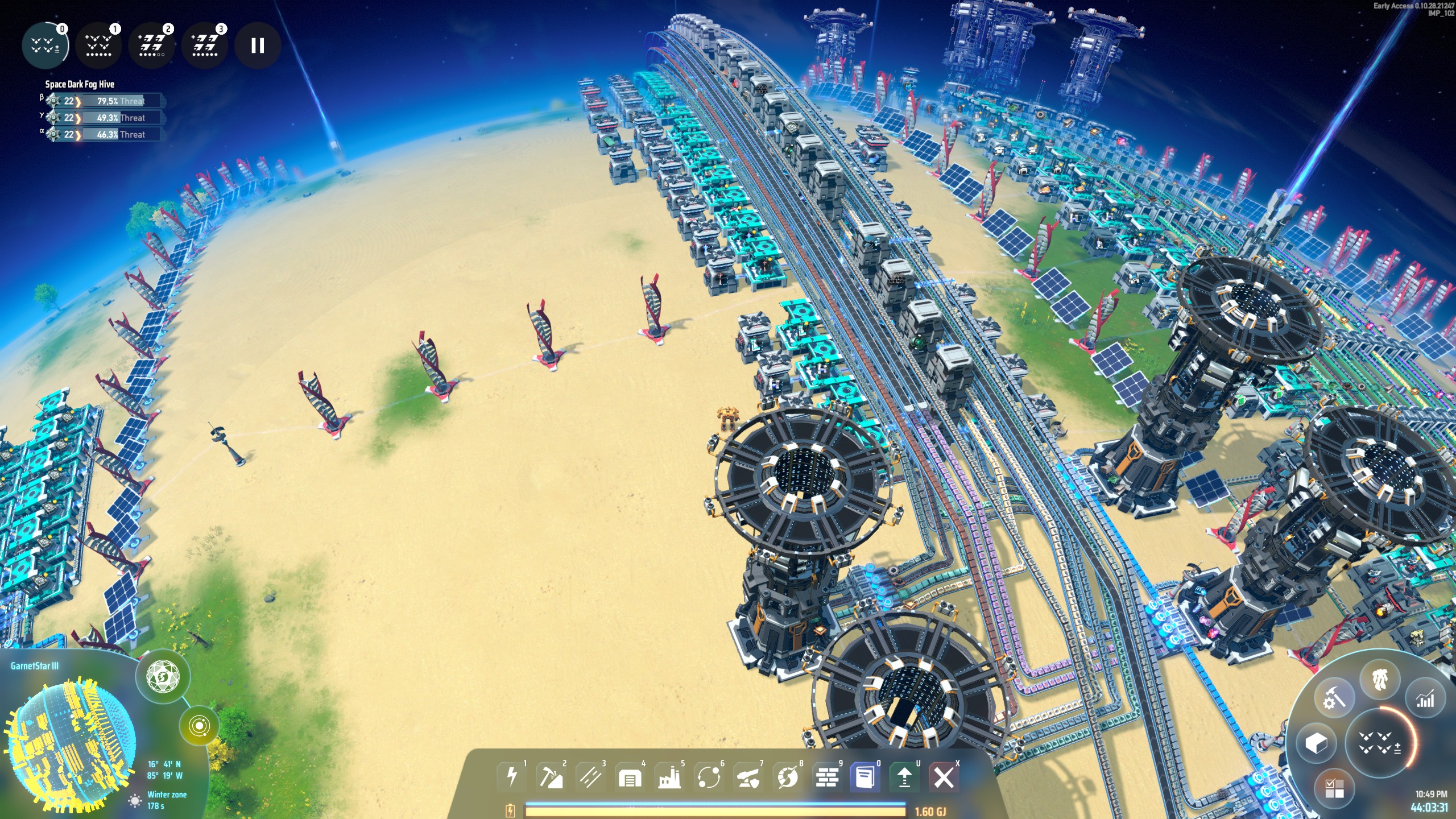Open the star system orbit map
The width and height of the screenshot is (1456, 819).
[198, 726]
